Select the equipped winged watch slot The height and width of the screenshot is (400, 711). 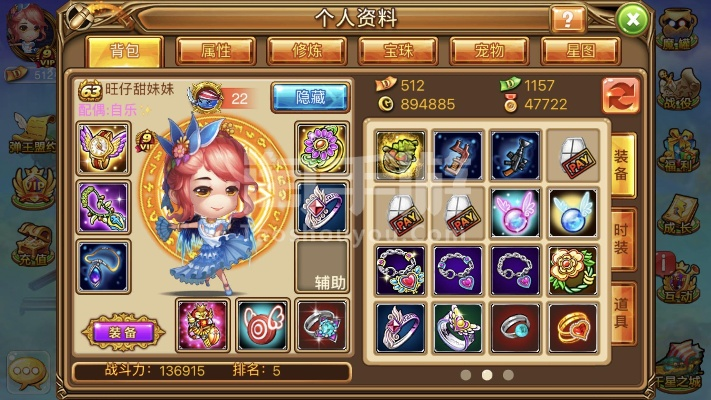pyautogui.click(x=104, y=149)
